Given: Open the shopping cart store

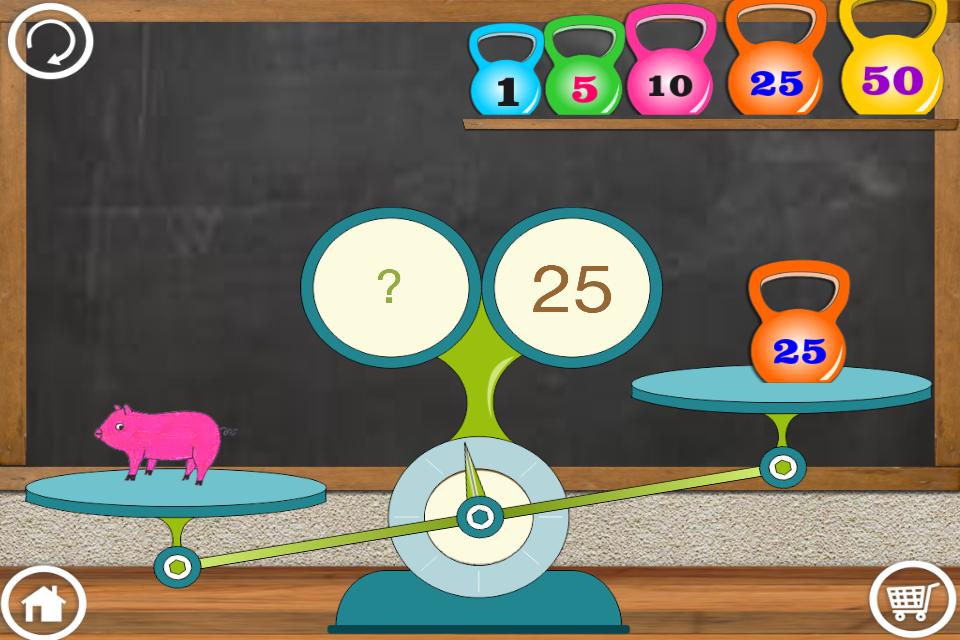Looking at the screenshot, I should 912,600.
